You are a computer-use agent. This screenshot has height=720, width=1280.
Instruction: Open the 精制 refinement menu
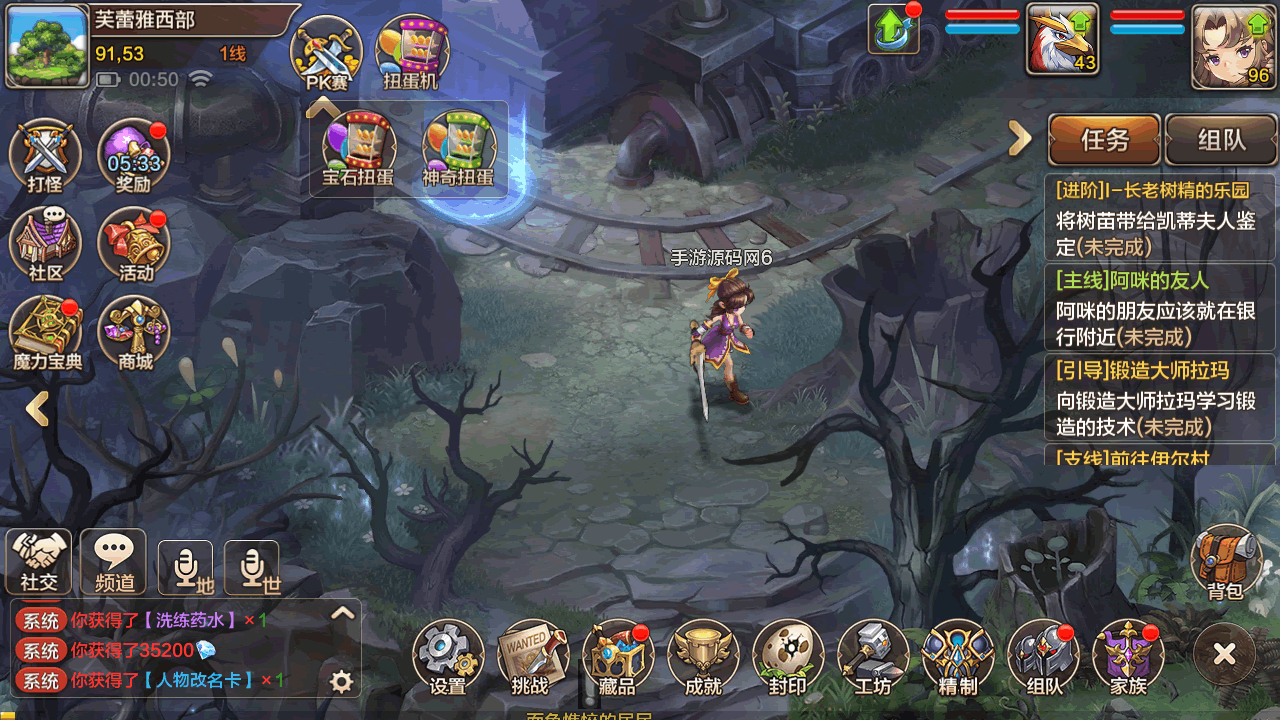(x=958, y=656)
